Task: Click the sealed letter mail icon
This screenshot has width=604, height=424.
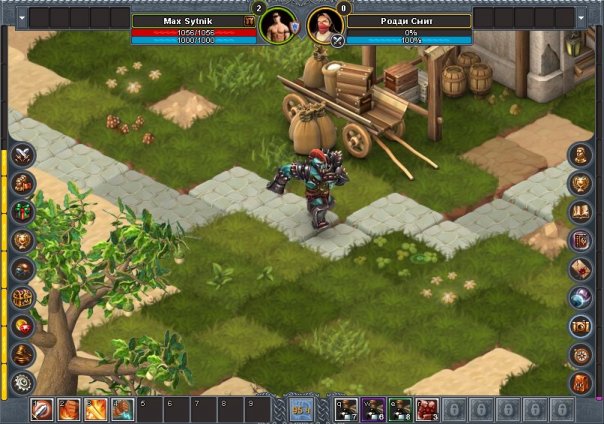Action: pyautogui.click(x=581, y=268)
